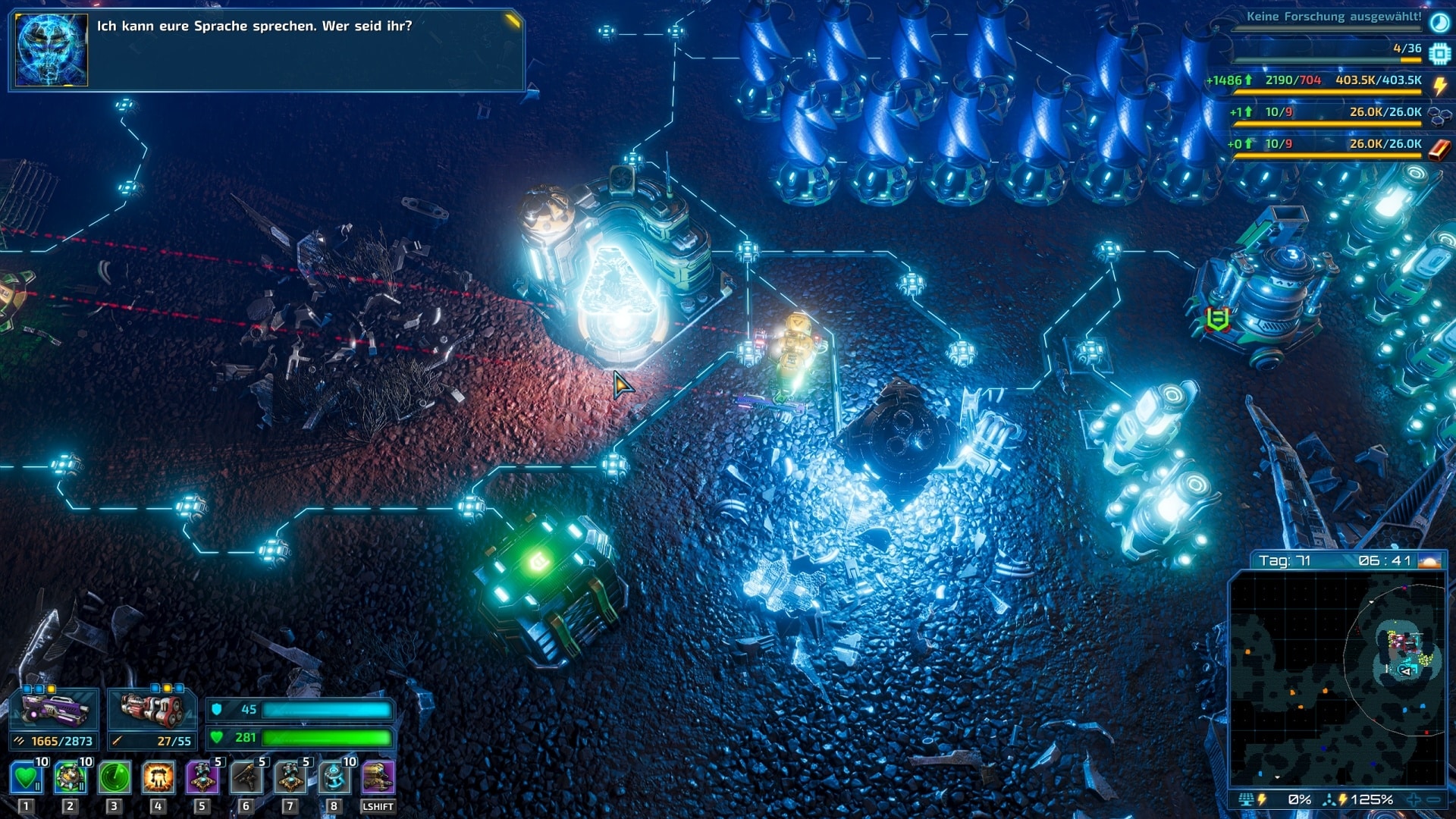The height and width of the screenshot is (819, 1456).
Task: Choose the grey sentry gun in slot 6
Action: point(246,777)
